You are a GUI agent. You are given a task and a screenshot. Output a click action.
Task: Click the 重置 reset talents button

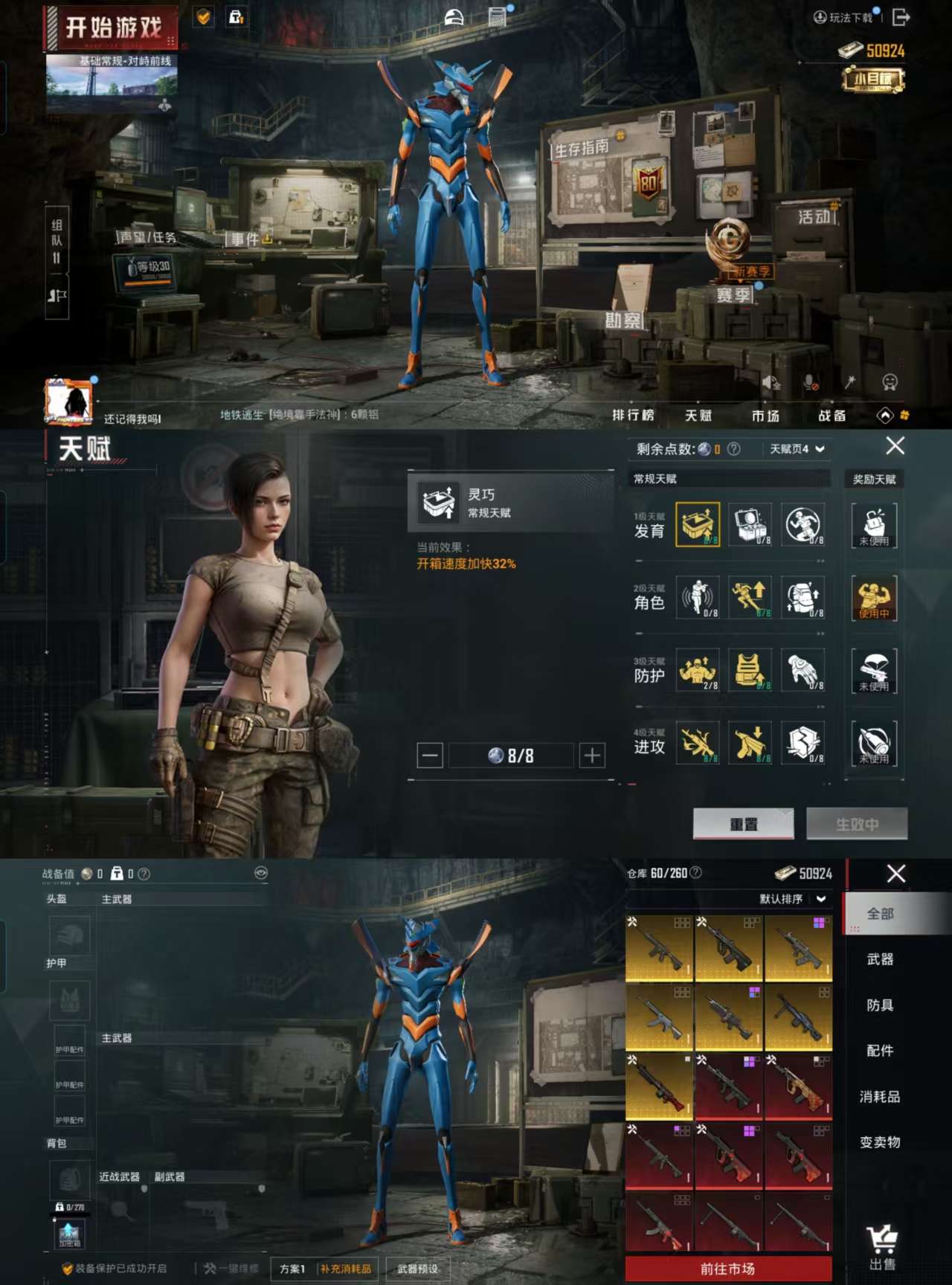pyautogui.click(x=743, y=824)
